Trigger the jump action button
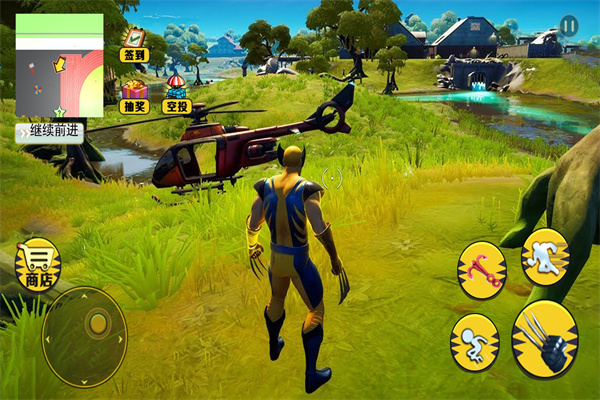600x400 pixels. point(473,340)
